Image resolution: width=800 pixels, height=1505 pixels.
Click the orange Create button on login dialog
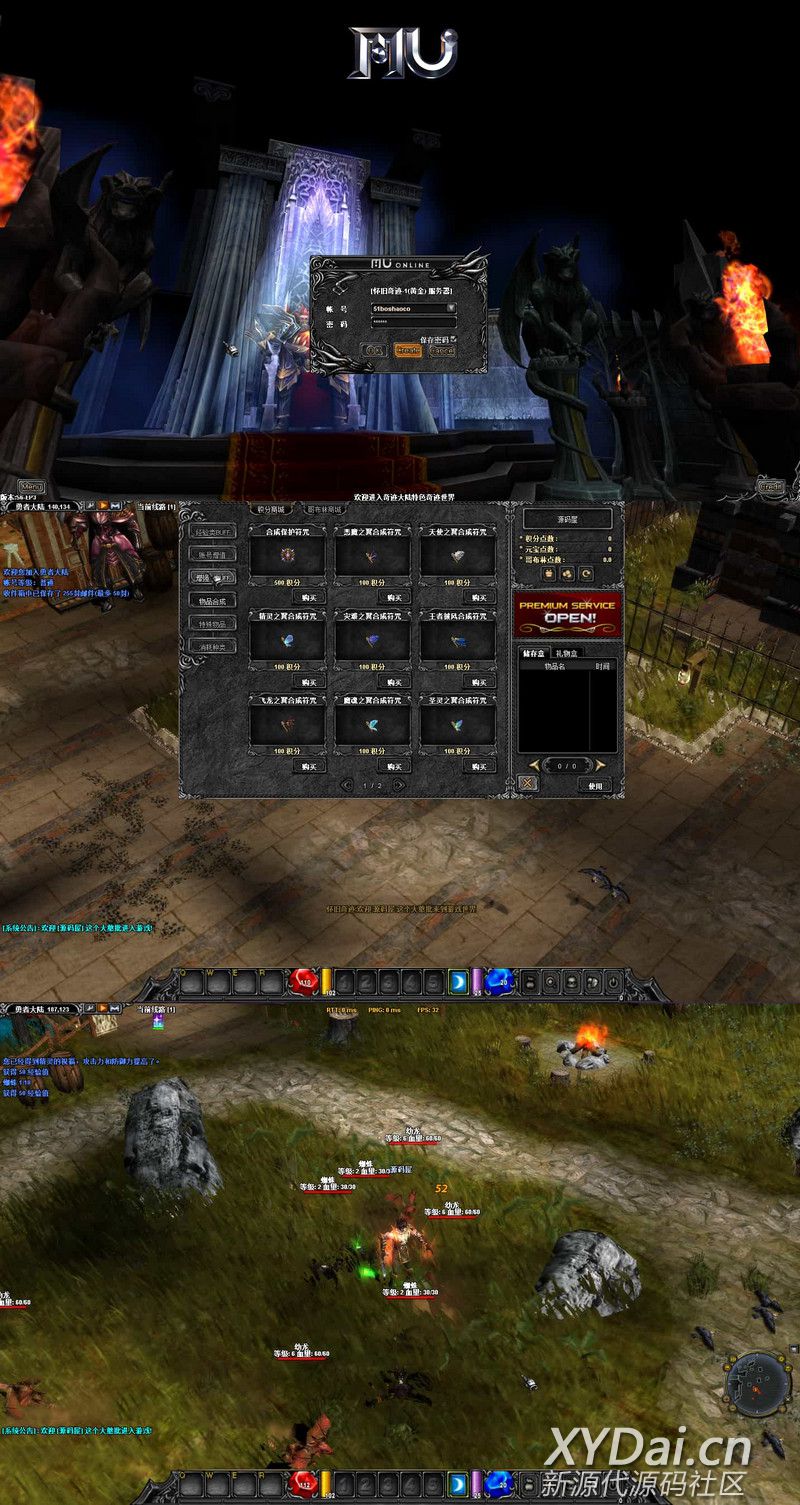(x=408, y=351)
